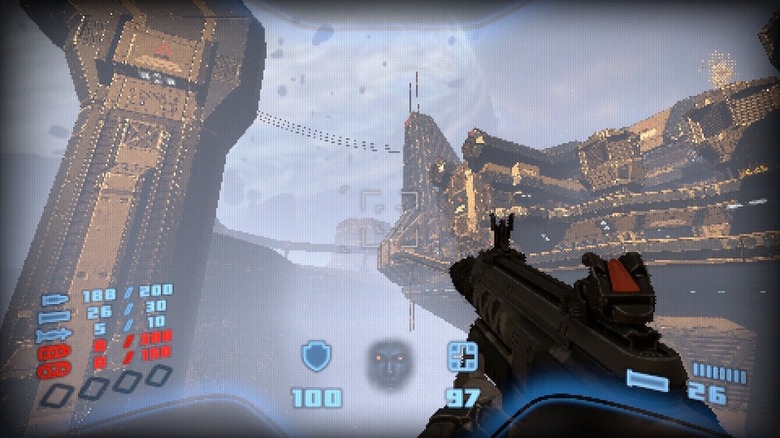Choose the shotgun shell ammo icon
This screenshot has height=438, width=780.
[x=55, y=316]
